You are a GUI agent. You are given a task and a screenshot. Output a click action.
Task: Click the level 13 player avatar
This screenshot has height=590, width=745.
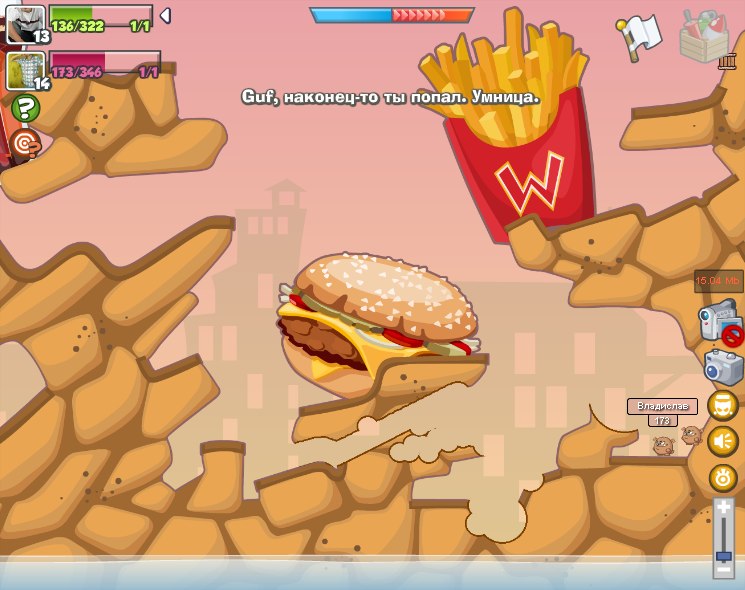tap(25, 22)
